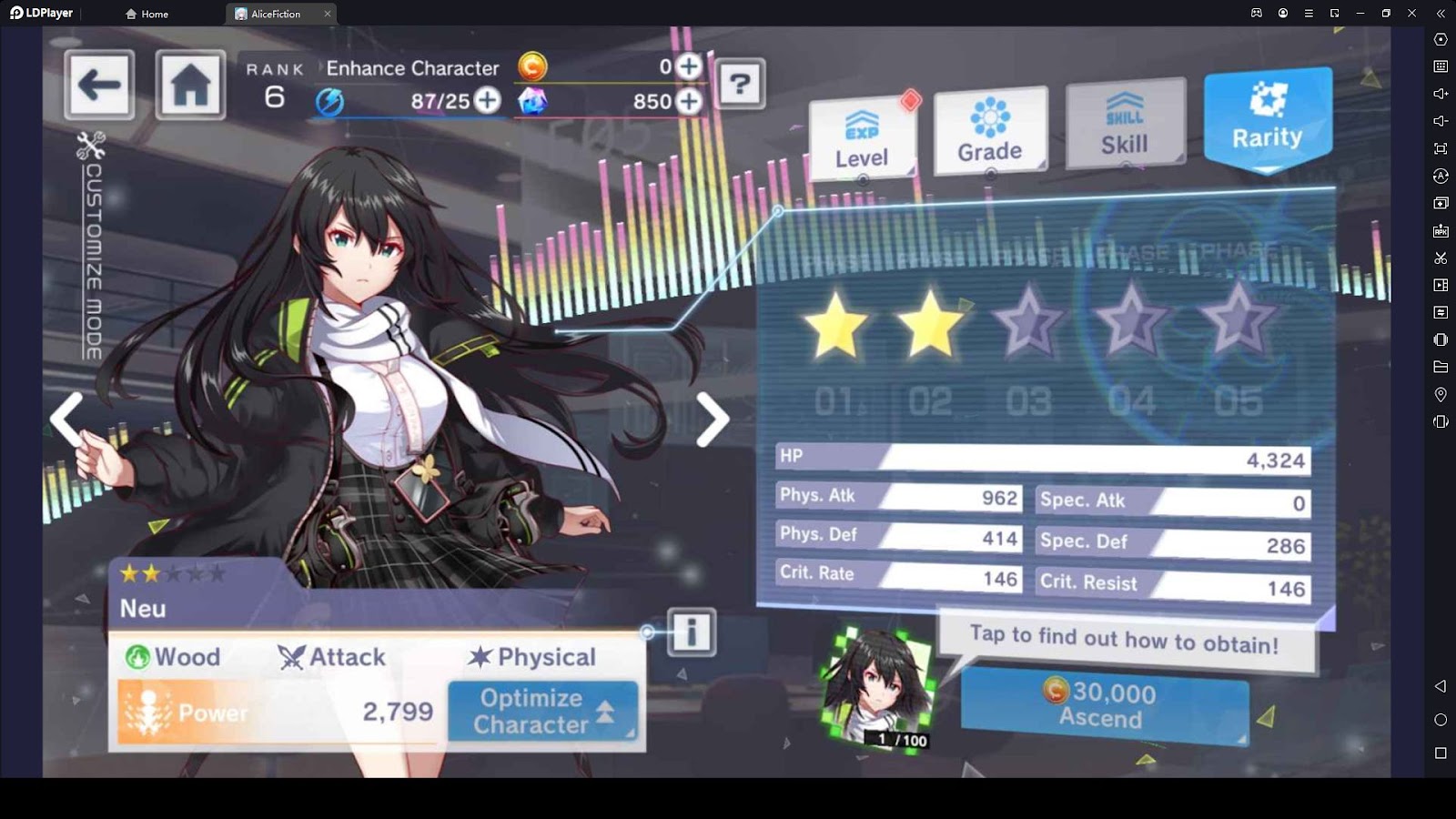Switch to the Level tab

862,139
